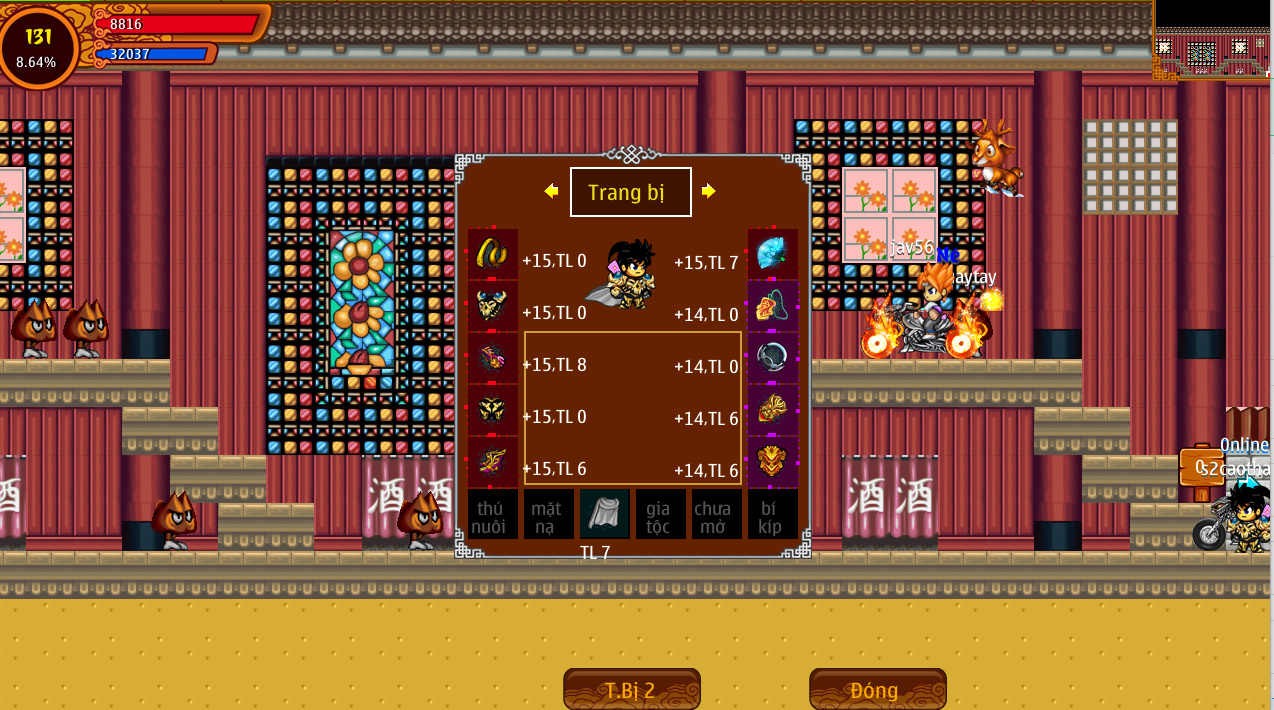This screenshot has height=710, width=1274.
Task: Open the gia tộc clan slot
Action: [660, 514]
